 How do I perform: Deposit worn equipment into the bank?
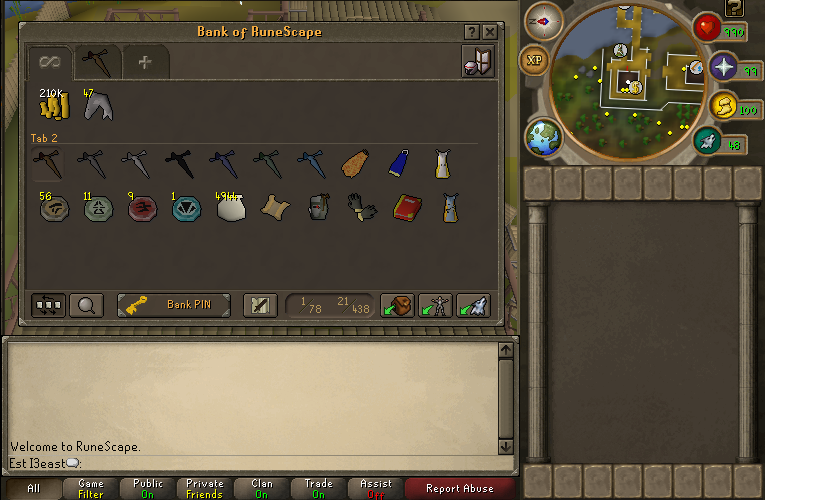[436, 305]
